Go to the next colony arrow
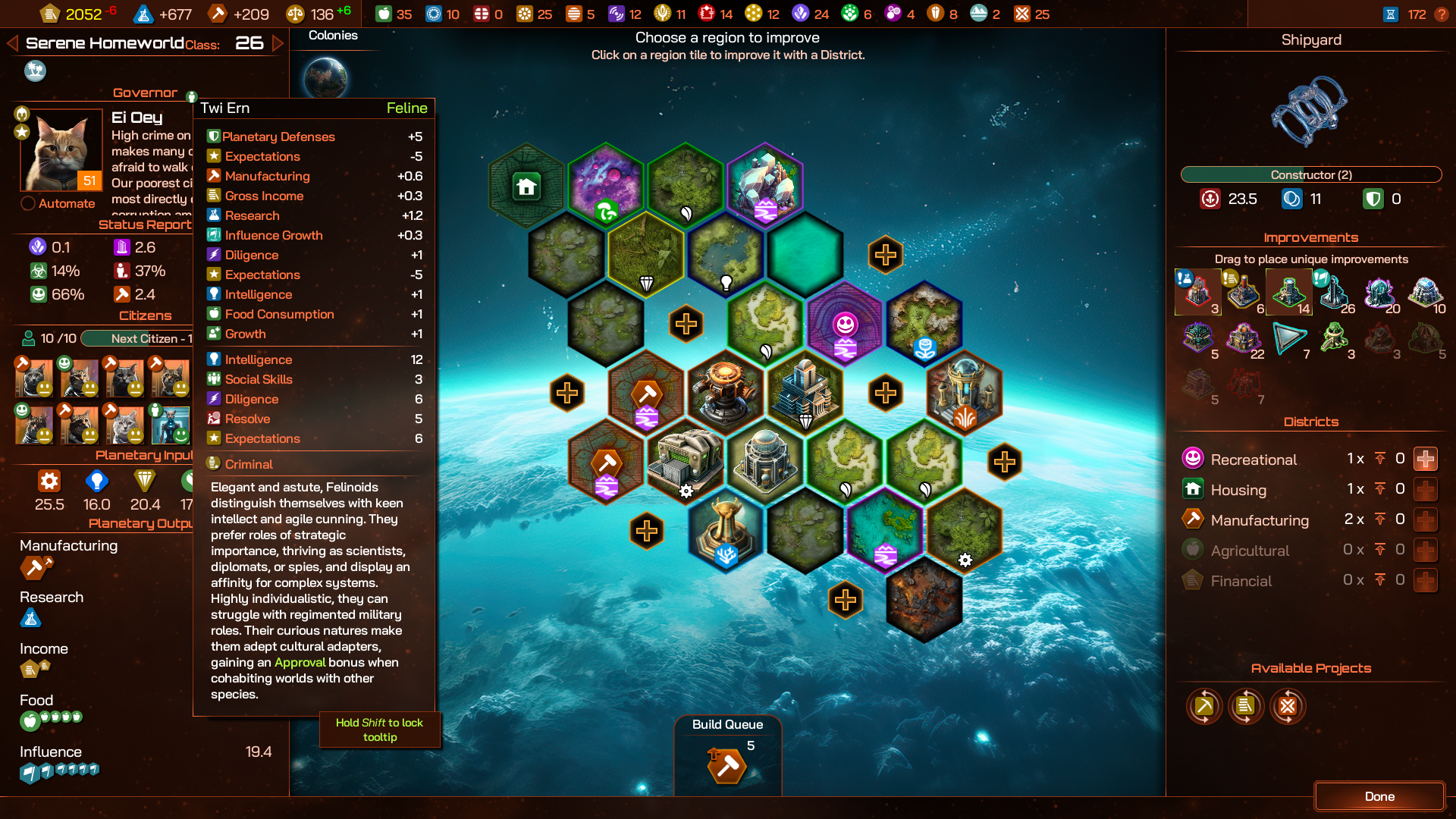 pyautogui.click(x=278, y=43)
